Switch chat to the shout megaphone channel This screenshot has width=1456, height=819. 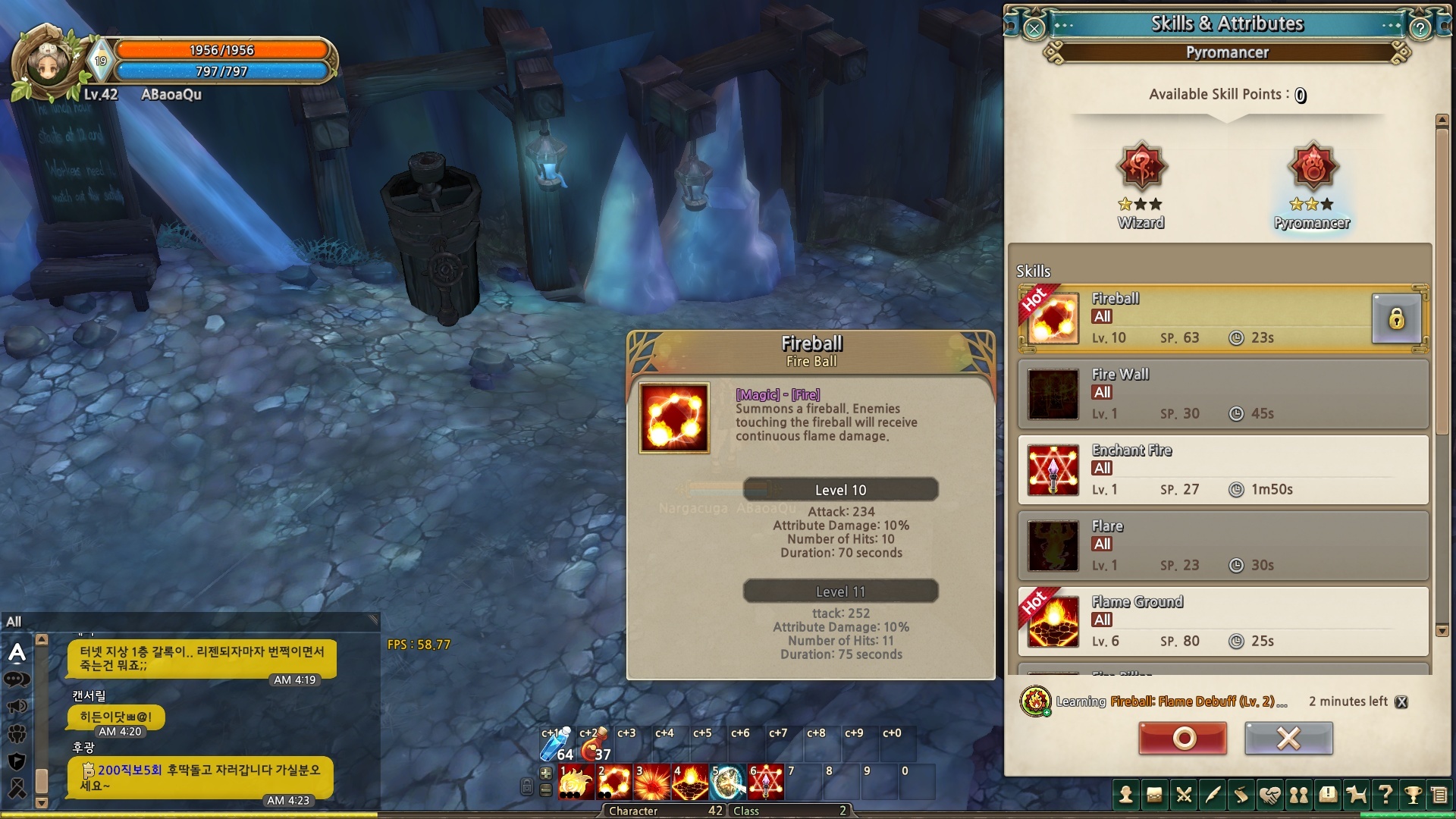[17, 707]
